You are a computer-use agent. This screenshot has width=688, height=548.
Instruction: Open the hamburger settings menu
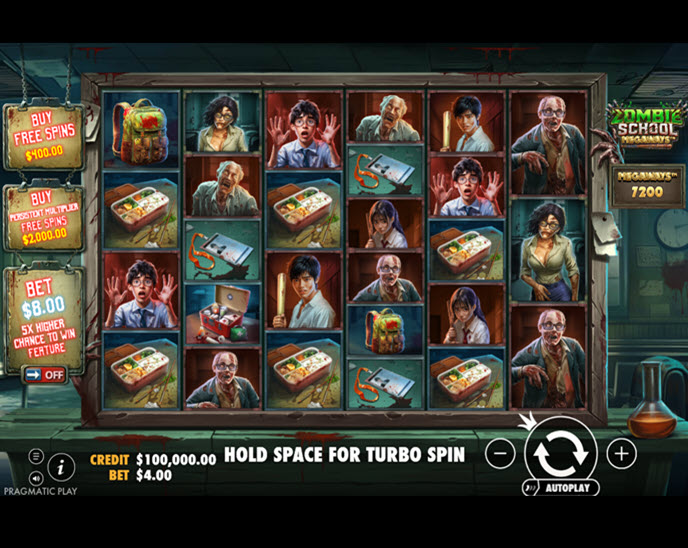coord(36,455)
